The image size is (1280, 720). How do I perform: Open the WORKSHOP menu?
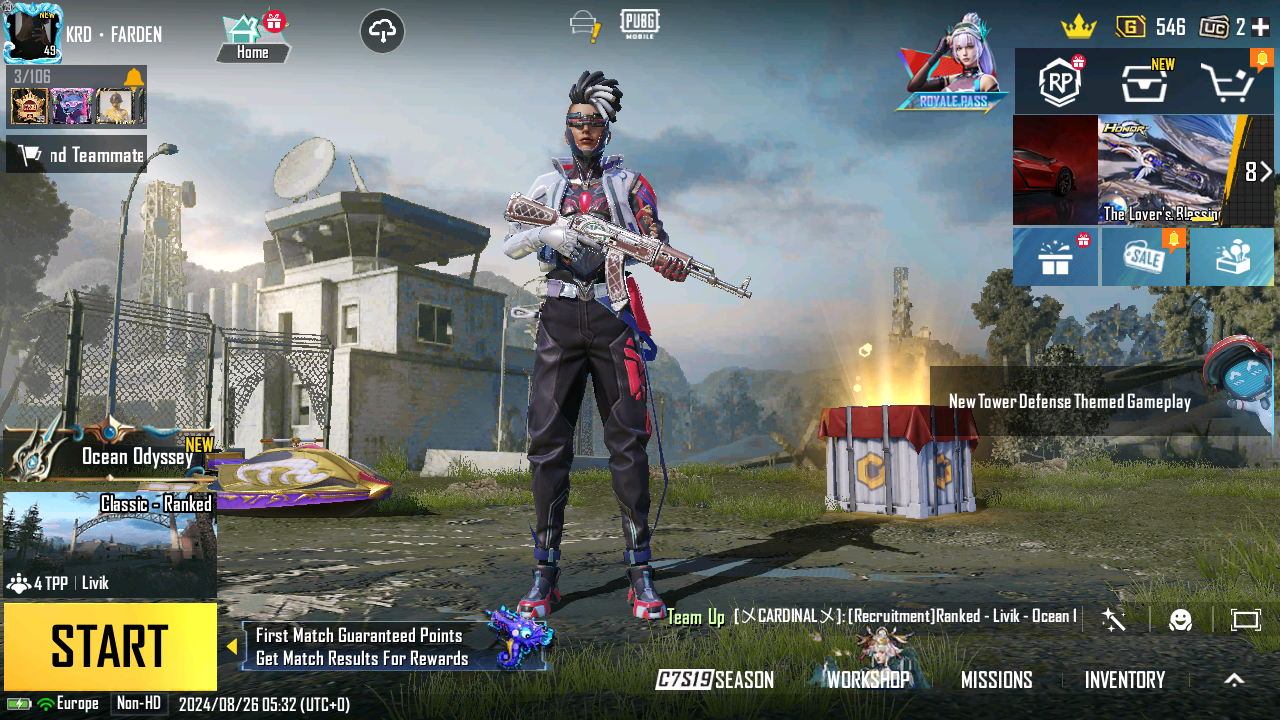(868, 680)
